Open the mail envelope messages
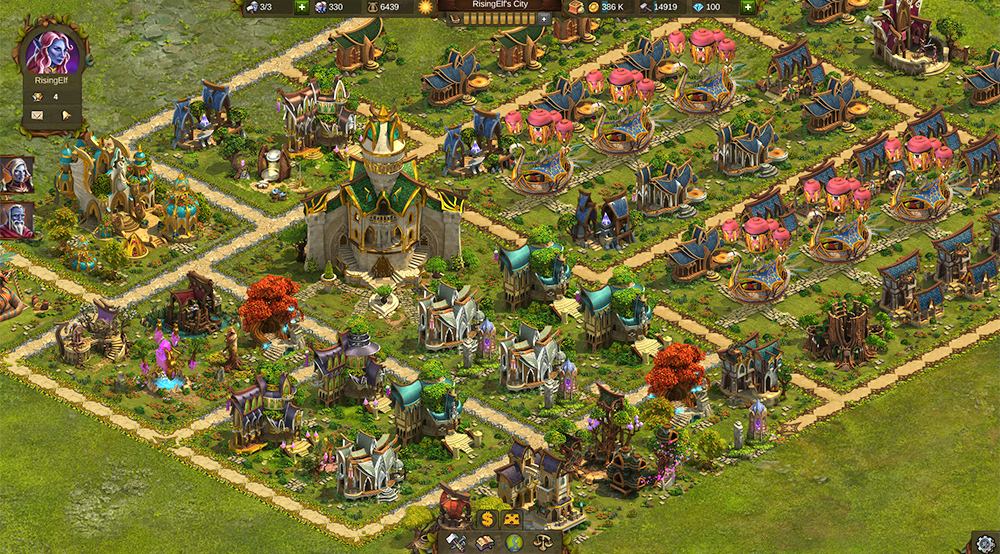 pos(38,115)
